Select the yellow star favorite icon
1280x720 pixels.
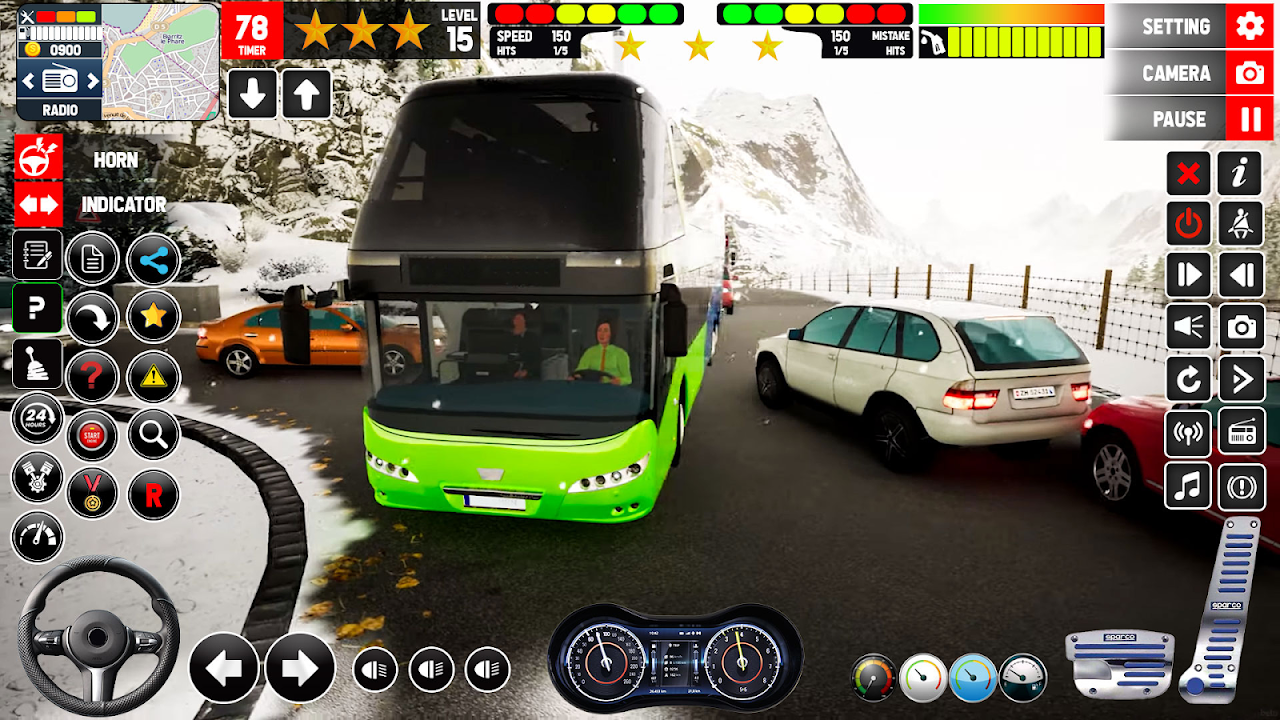[x=153, y=317]
